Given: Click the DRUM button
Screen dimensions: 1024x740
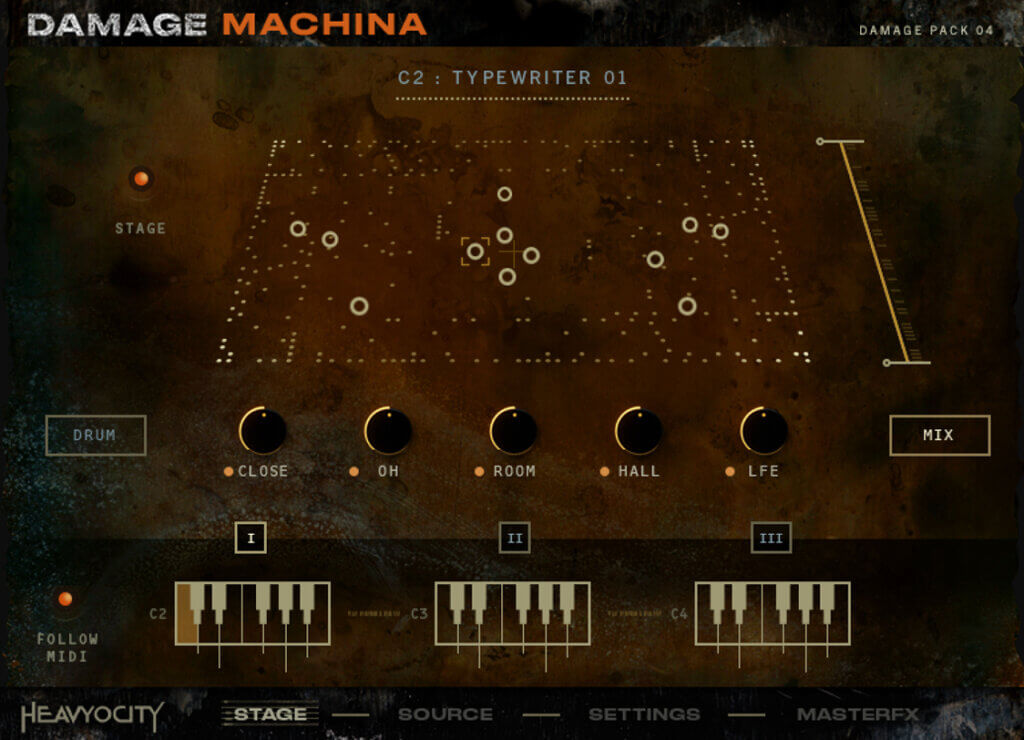Looking at the screenshot, I should coord(95,435).
